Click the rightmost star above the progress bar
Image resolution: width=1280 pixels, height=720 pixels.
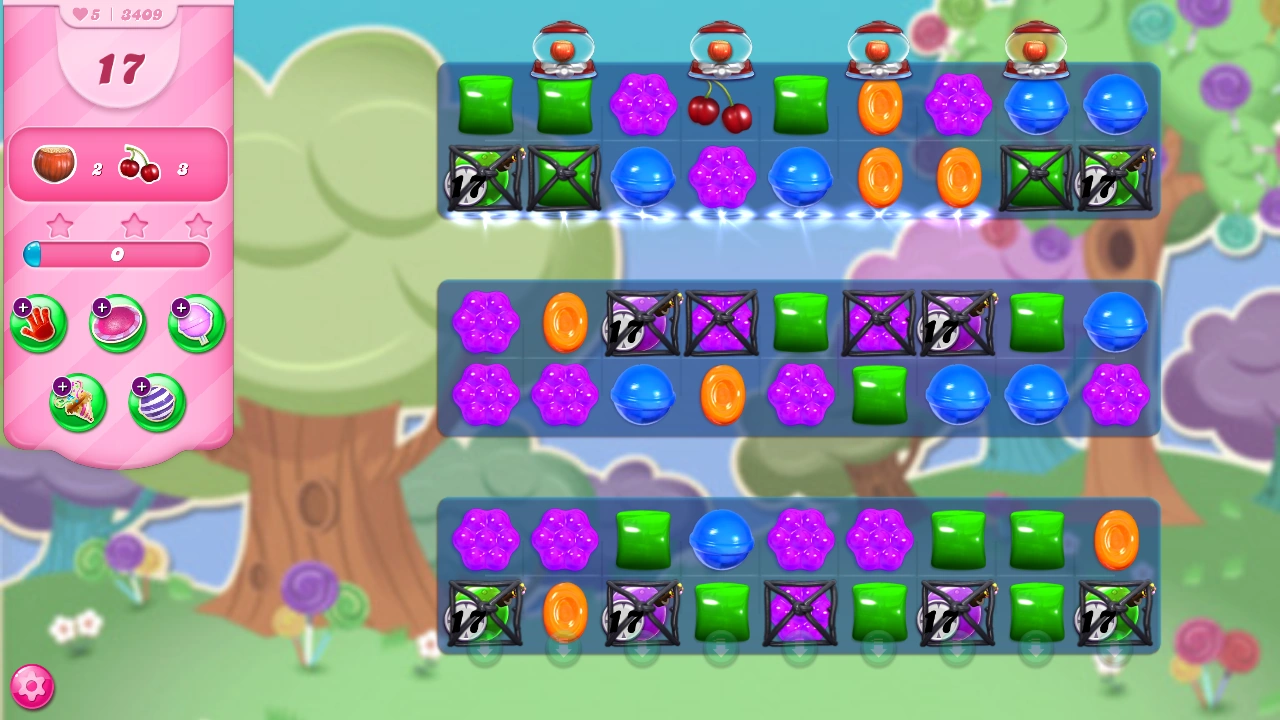point(197,226)
